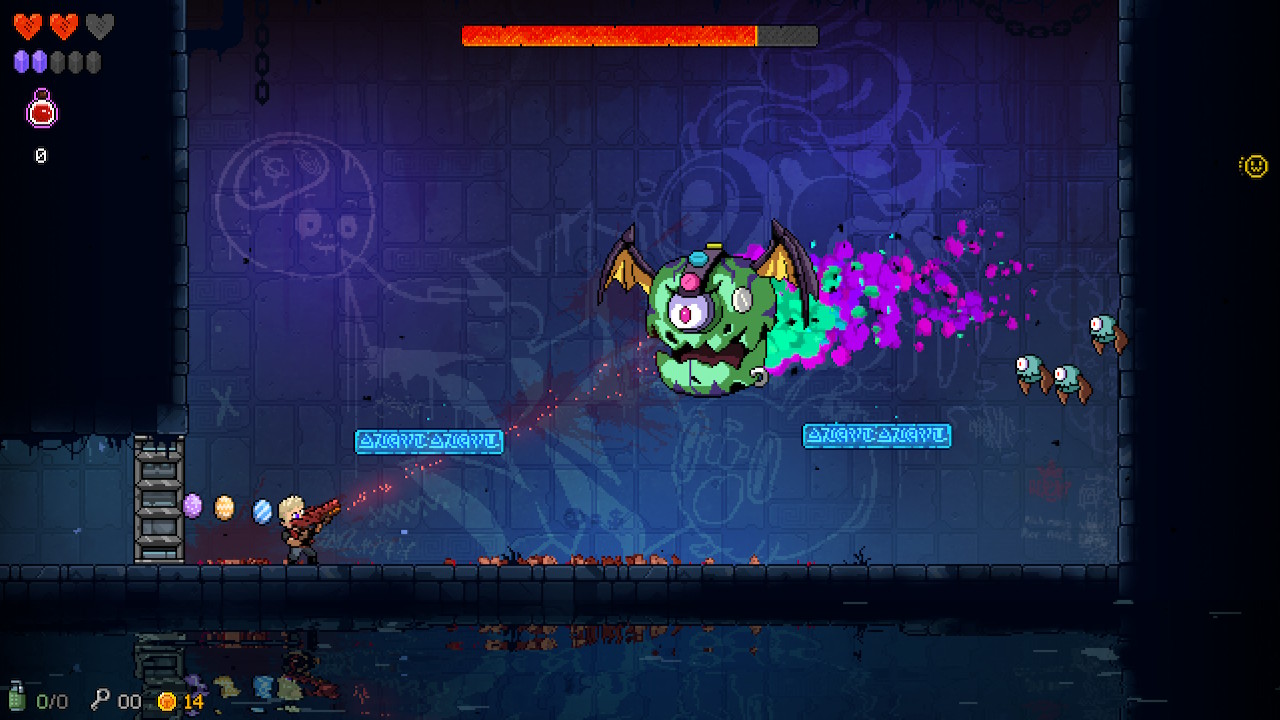
Task: Click the last gray shield pip icon
Action: tap(92, 60)
